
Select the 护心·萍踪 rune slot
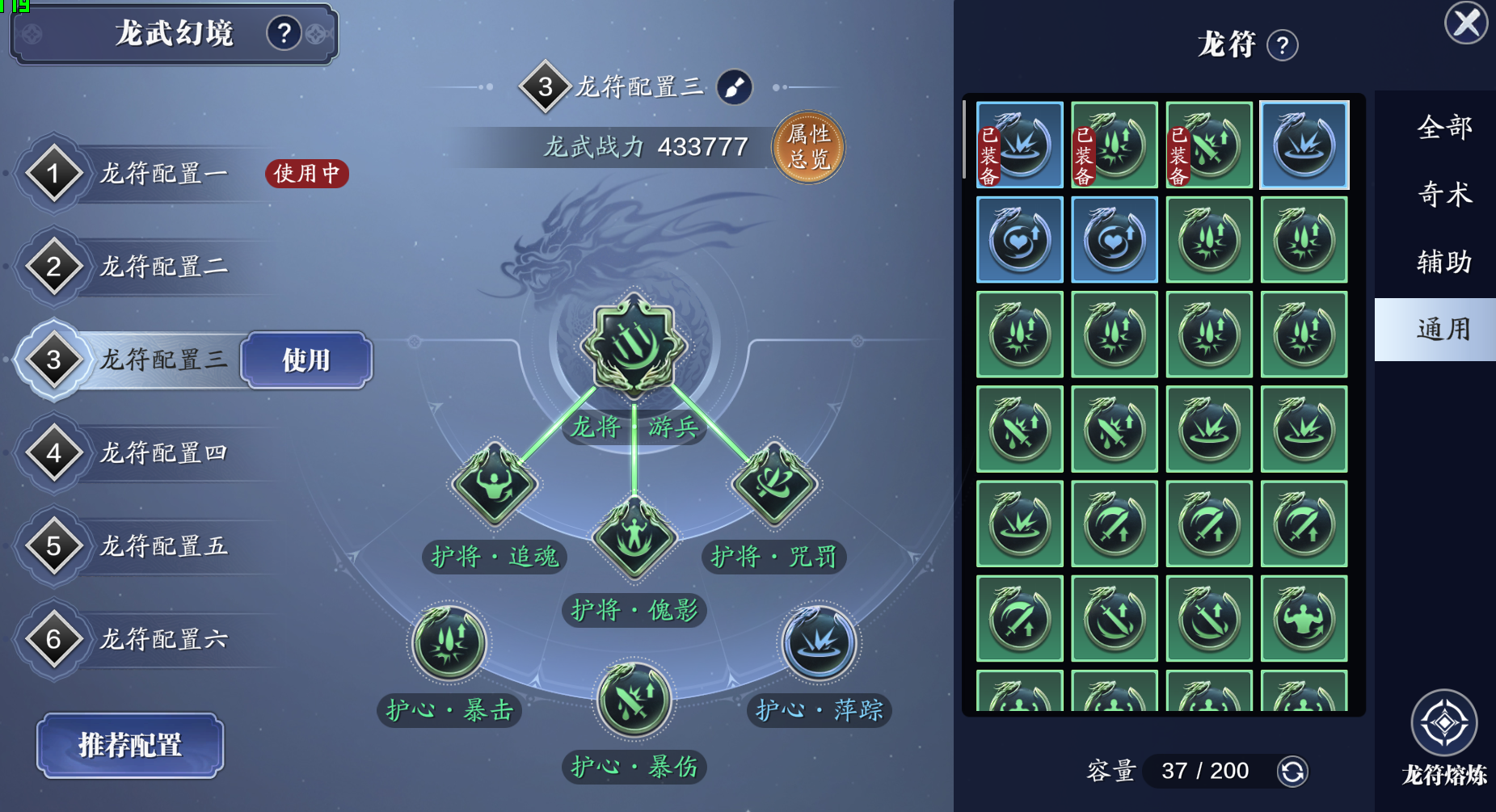pyautogui.click(x=819, y=643)
